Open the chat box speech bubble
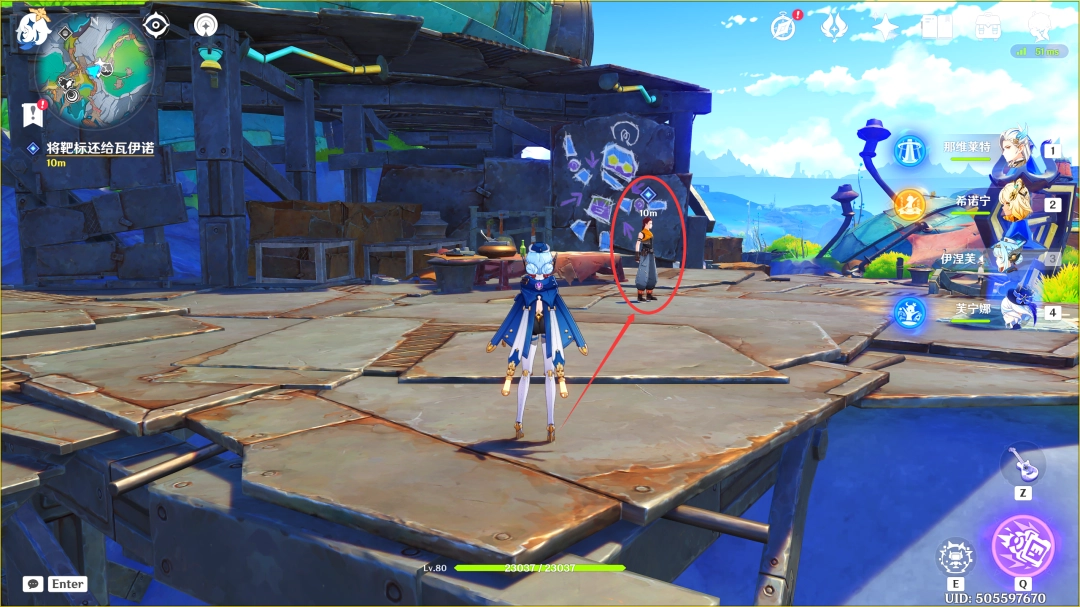This screenshot has height=607, width=1080. 33,584
